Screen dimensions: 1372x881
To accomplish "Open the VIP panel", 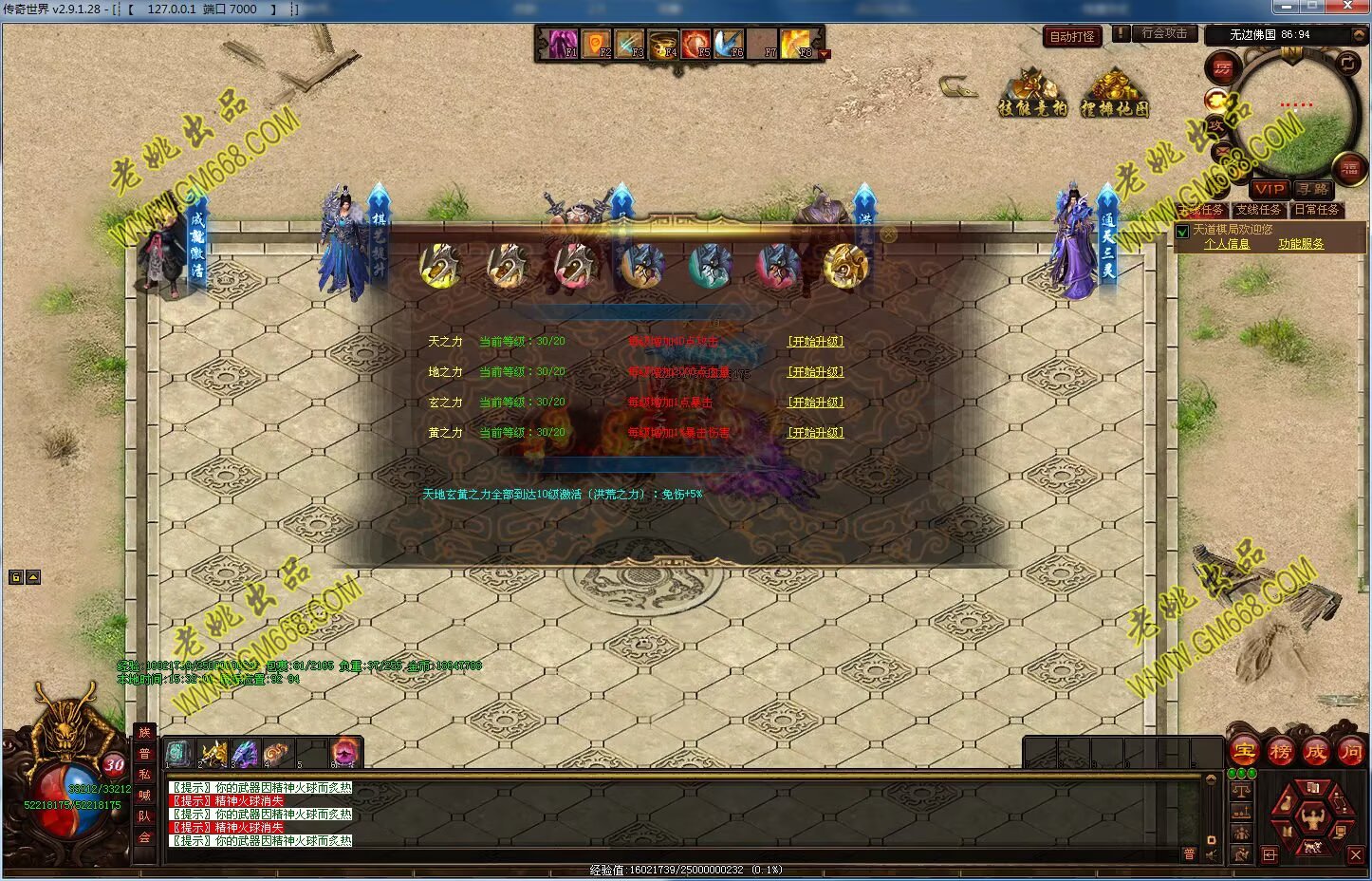I will [1269, 189].
